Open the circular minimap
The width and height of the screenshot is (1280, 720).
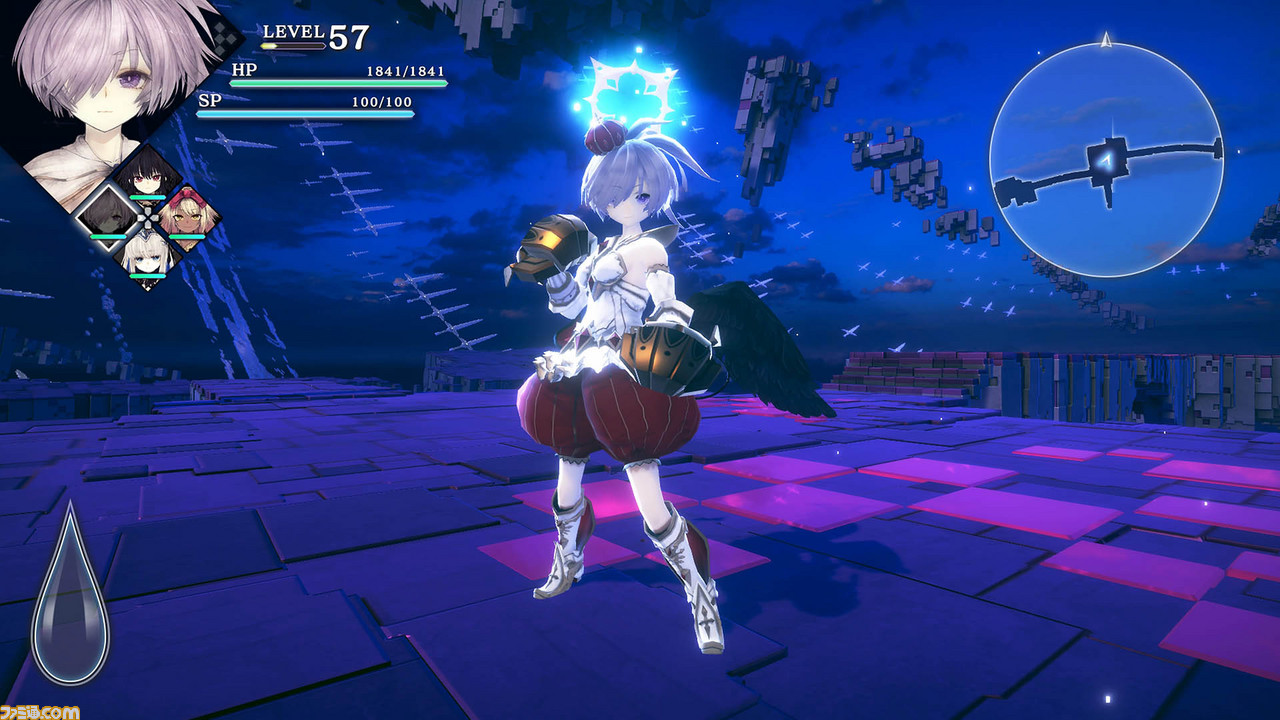(x=1105, y=160)
